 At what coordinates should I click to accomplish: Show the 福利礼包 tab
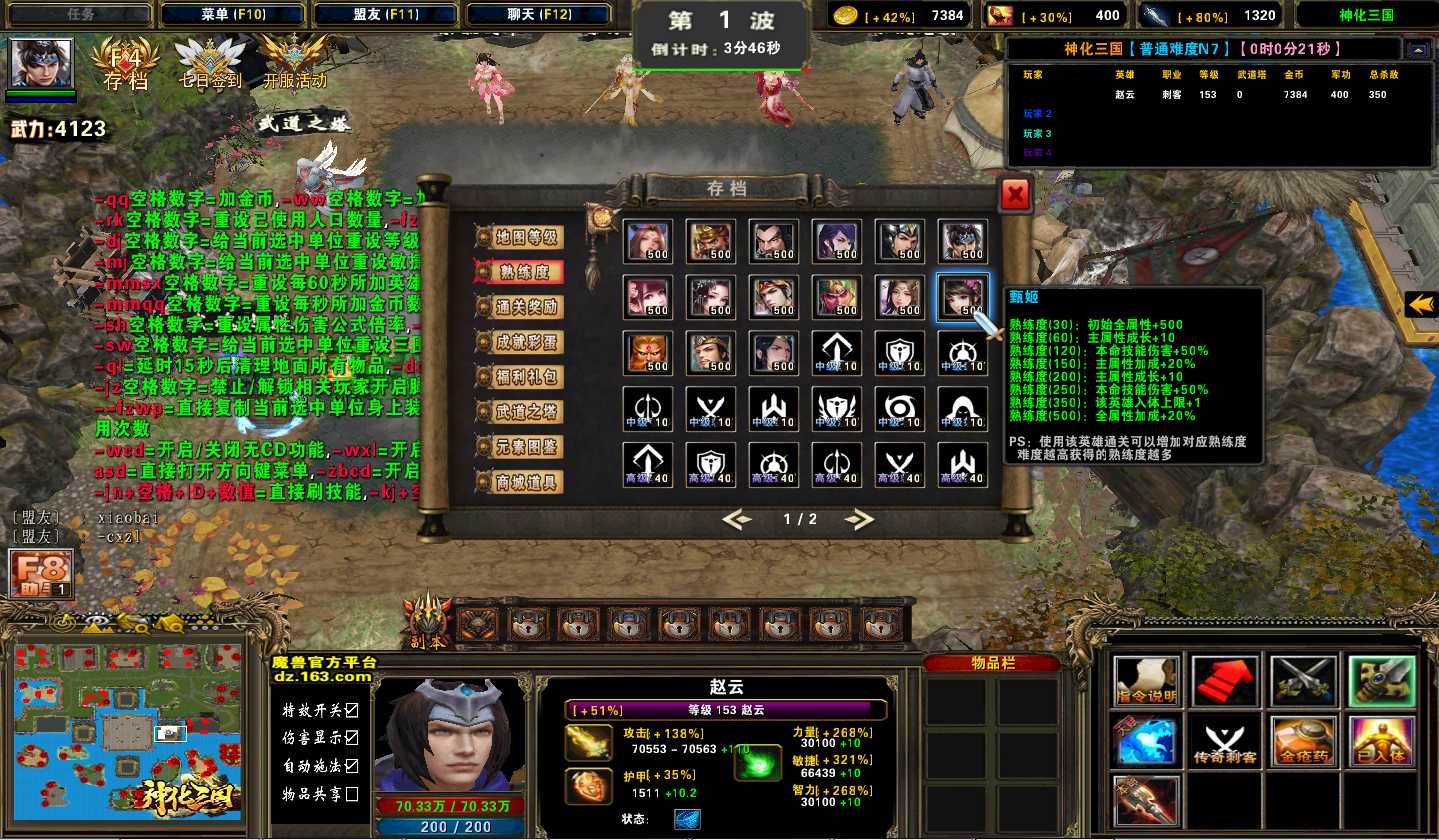(x=520, y=377)
